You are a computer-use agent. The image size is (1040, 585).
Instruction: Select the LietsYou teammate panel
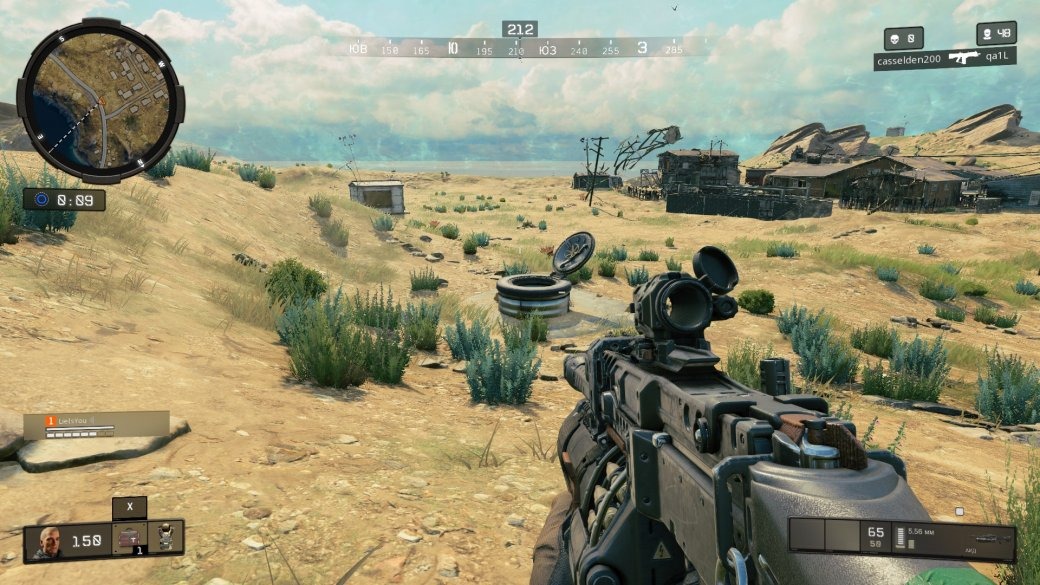tap(96, 424)
